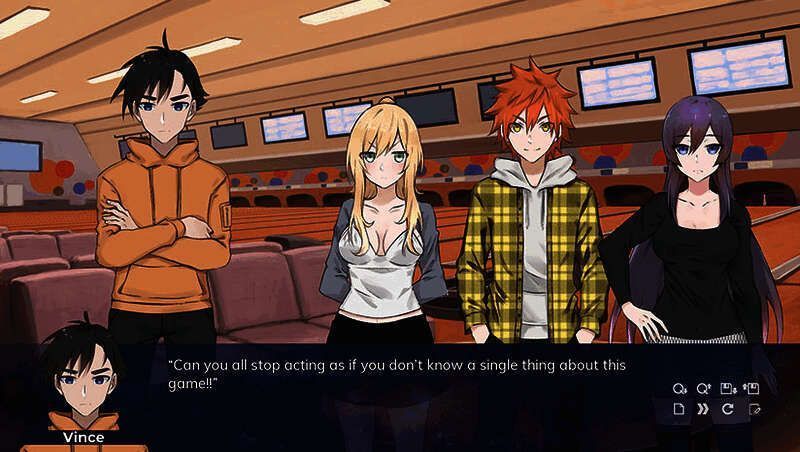800x452 pixels.
Task: Advance the dialogue by clicking the text box
Action: pos(400,395)
